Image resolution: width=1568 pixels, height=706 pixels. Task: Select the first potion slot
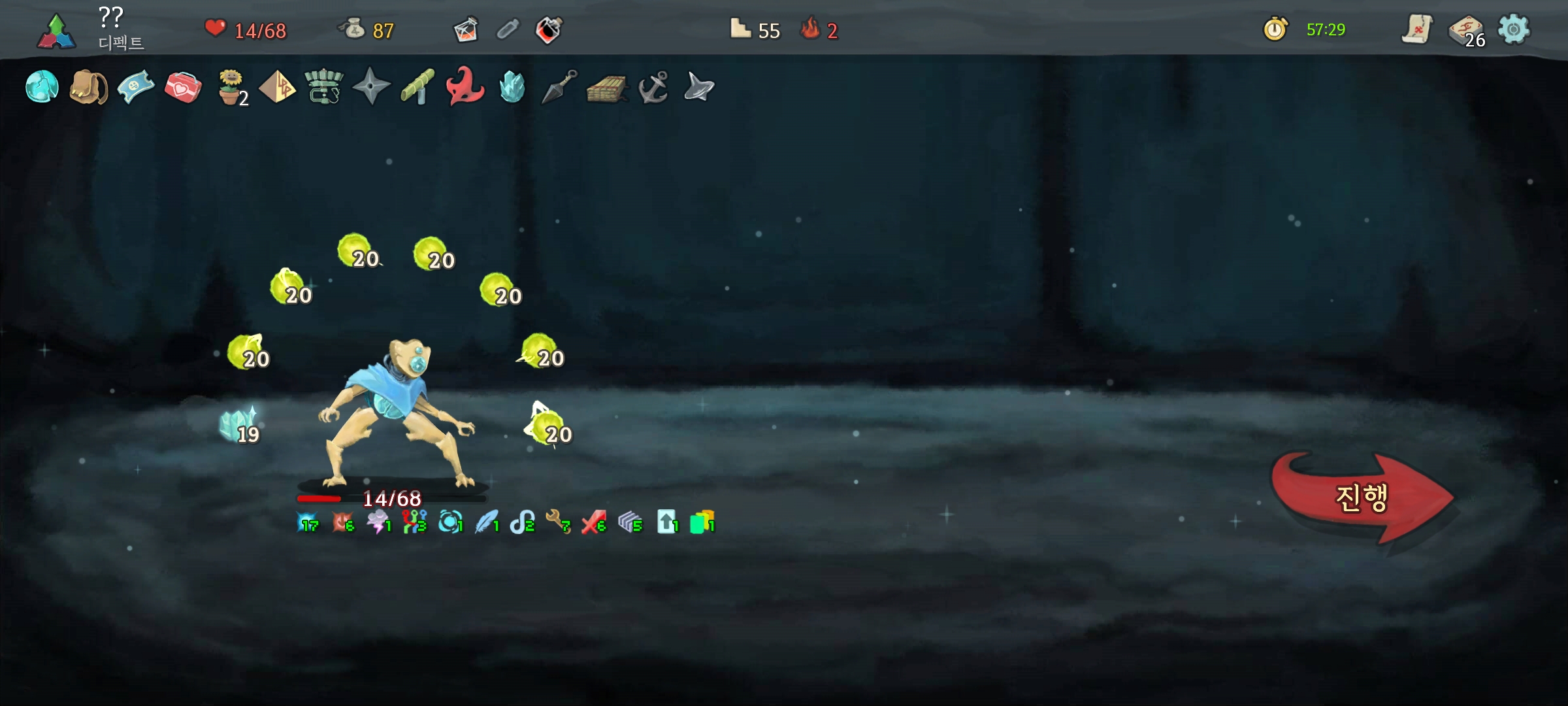point(466,30)
